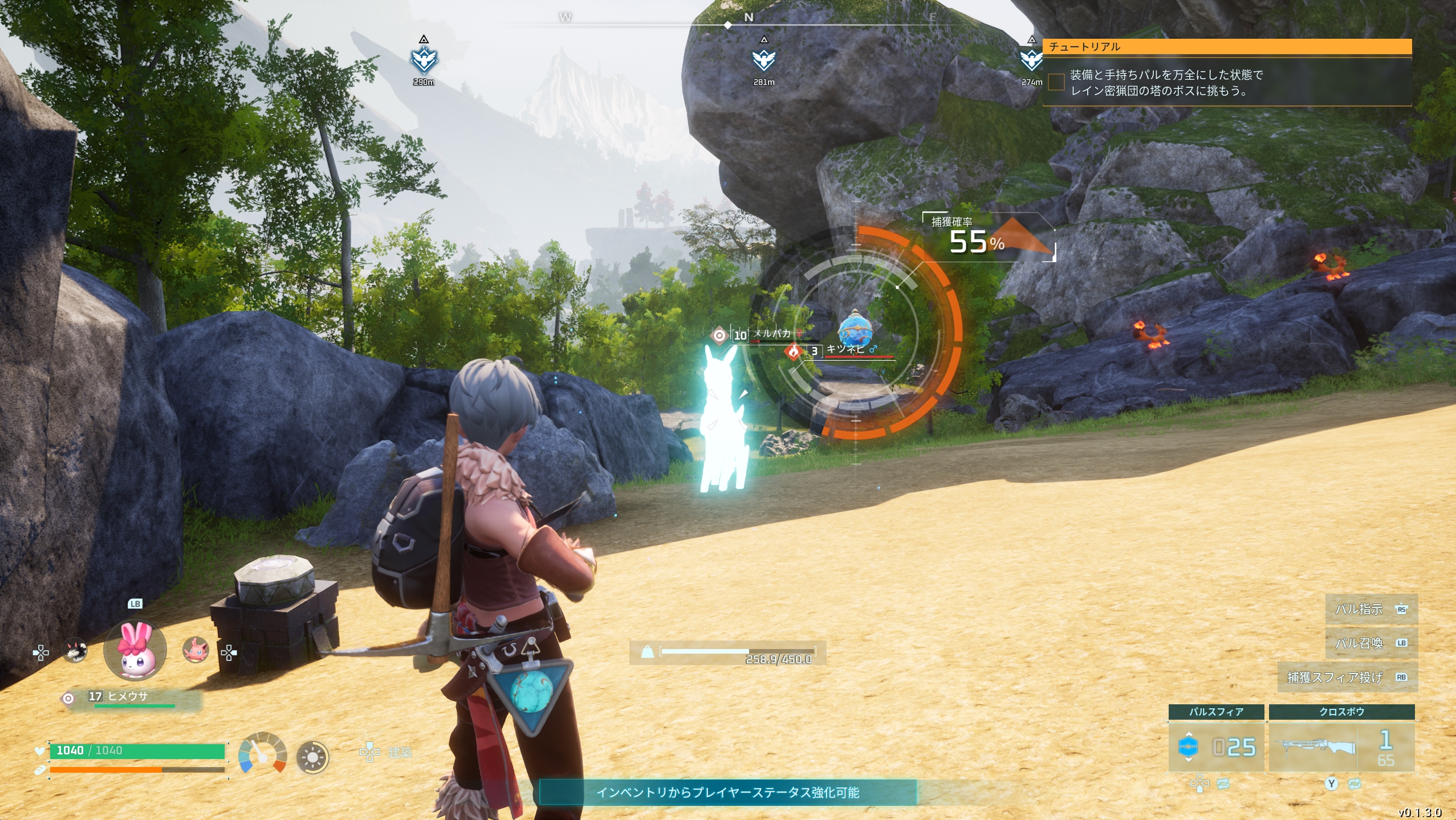Open the チュートリアル objective tracker
Screen dimensions: 1456x820
pyautogui.click(x=1226, y=47)
